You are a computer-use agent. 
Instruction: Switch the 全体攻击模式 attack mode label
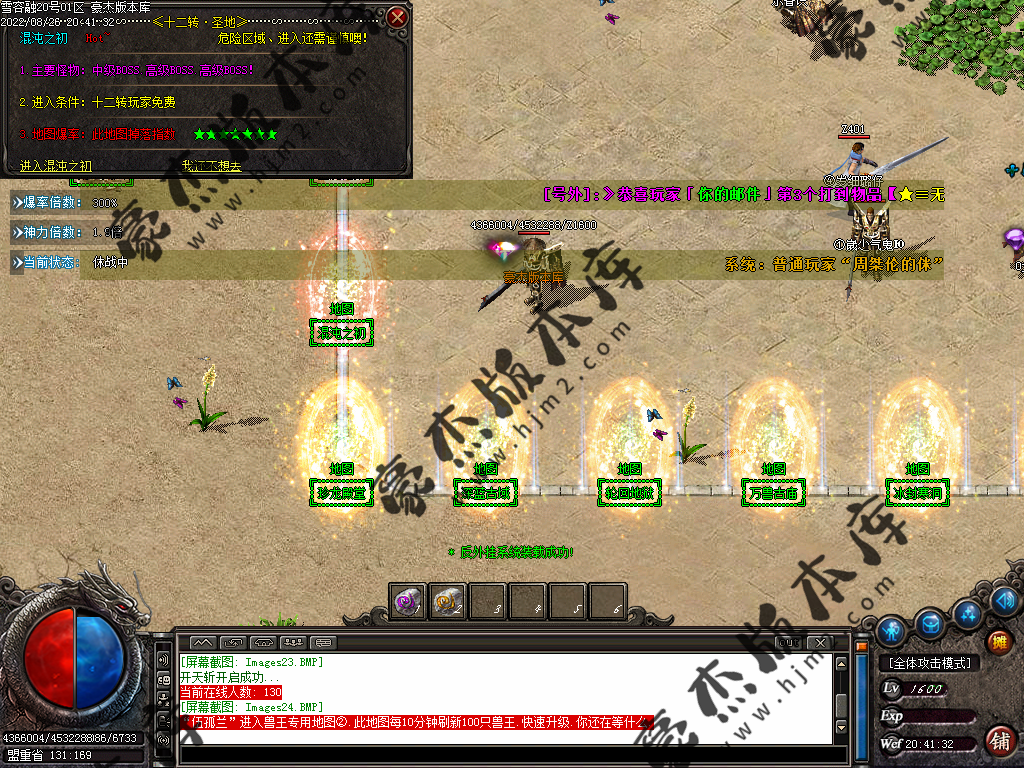pyautogui.click(x=929, y=663)
